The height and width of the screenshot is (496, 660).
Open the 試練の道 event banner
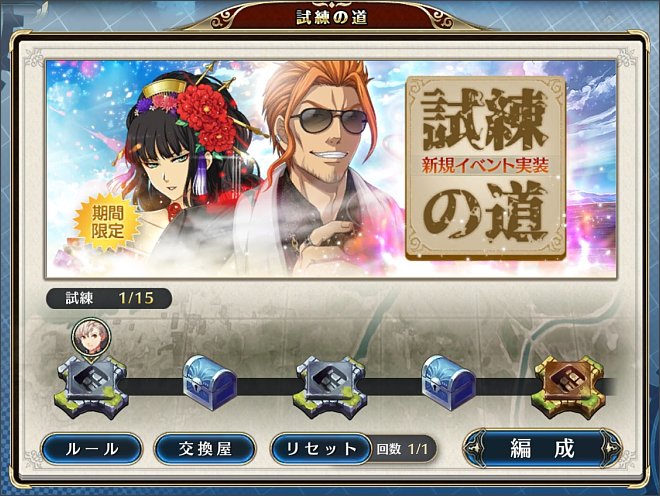(x=330, y=169)
